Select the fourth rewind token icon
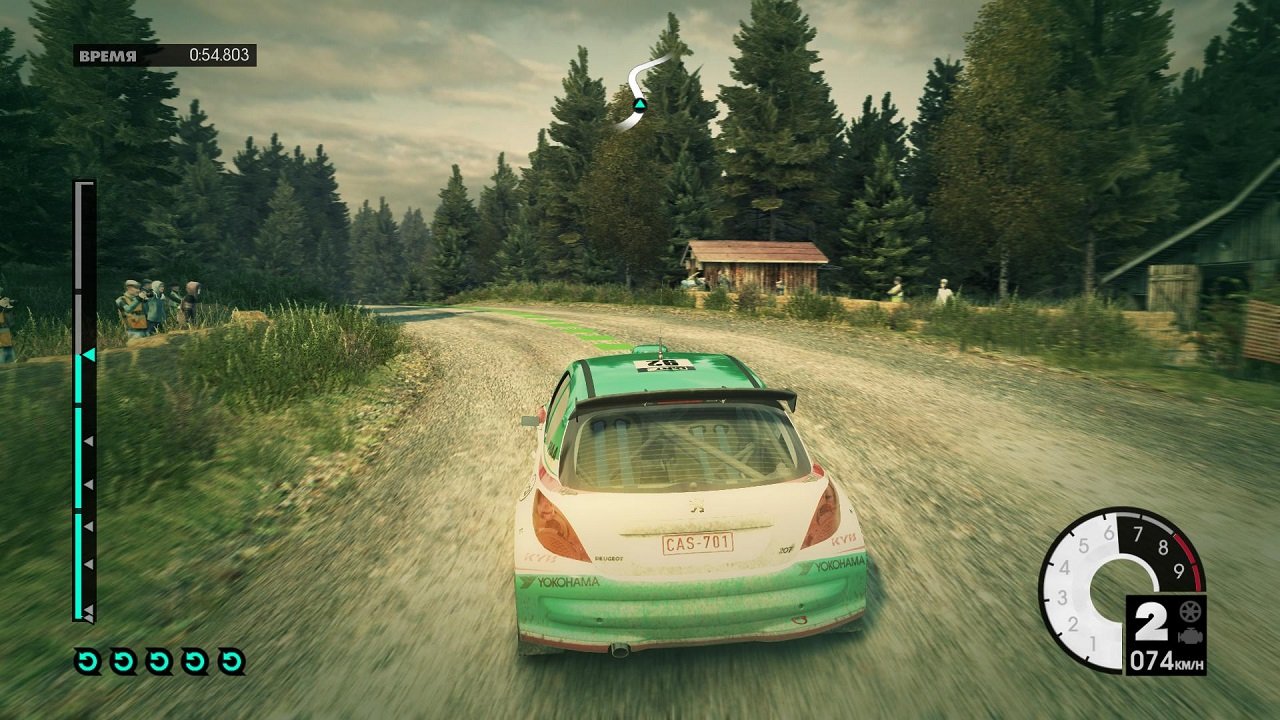The height and width of the screenshot is (720, 1280). [x=195, y=660]
